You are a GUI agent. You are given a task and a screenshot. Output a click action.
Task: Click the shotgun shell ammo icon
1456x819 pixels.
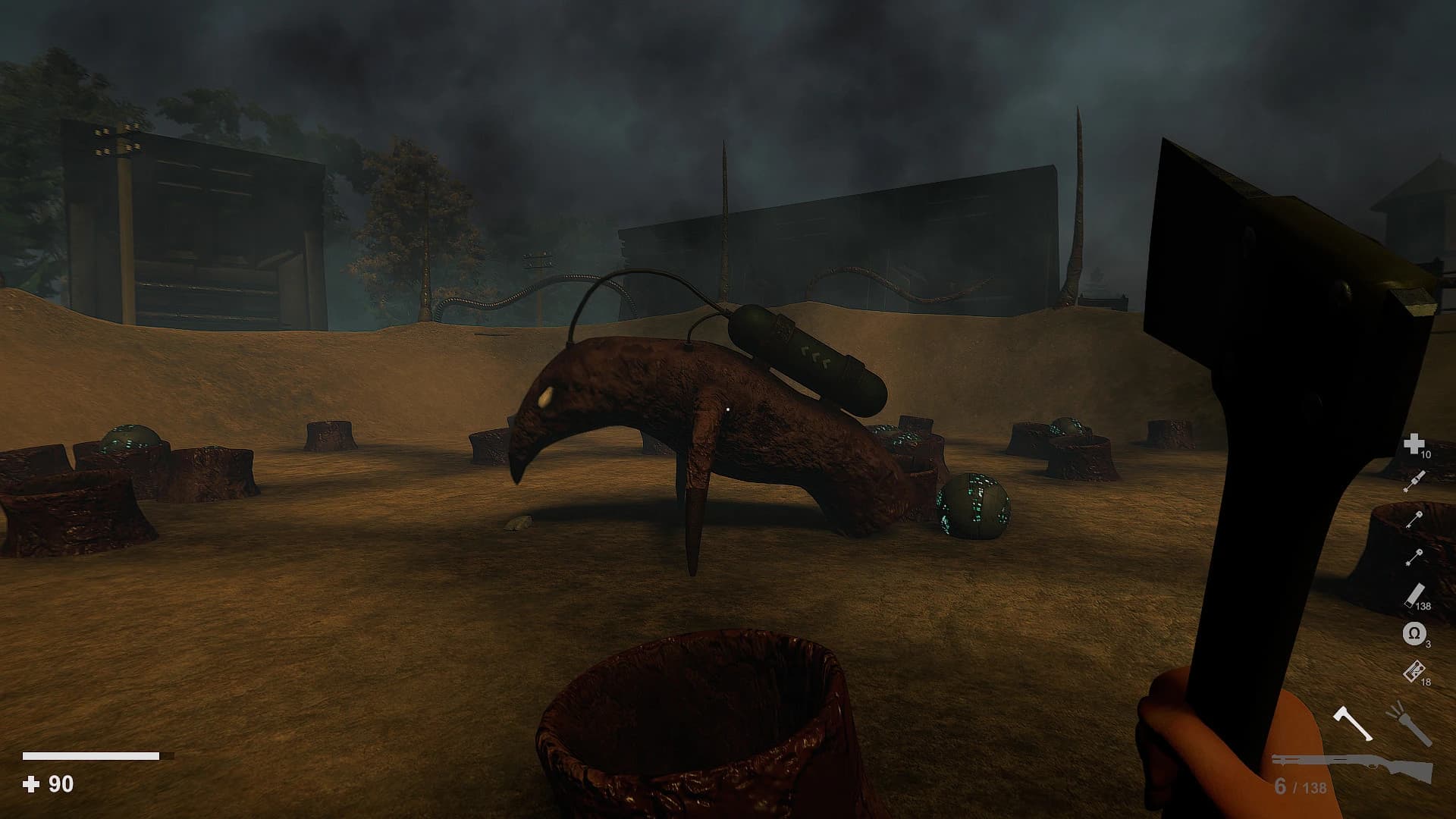tap(1415, 593)
